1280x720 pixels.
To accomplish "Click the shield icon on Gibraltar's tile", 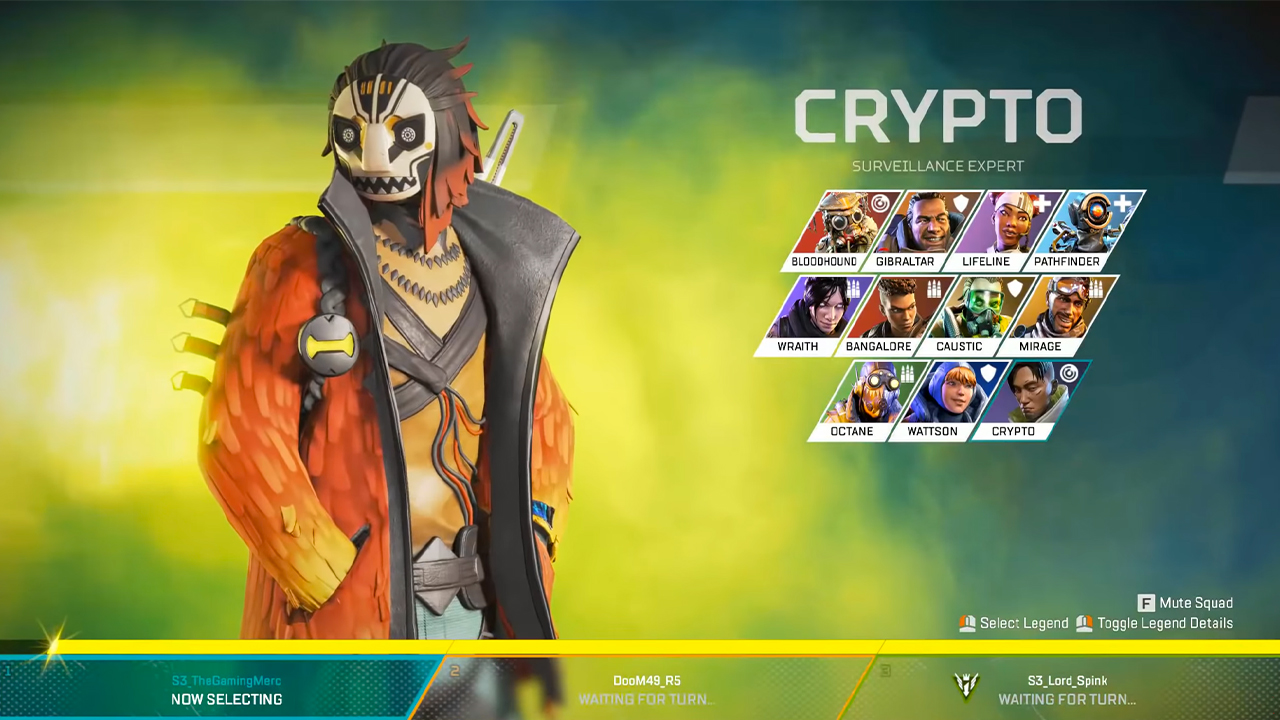I will click(x=960, y=202).
